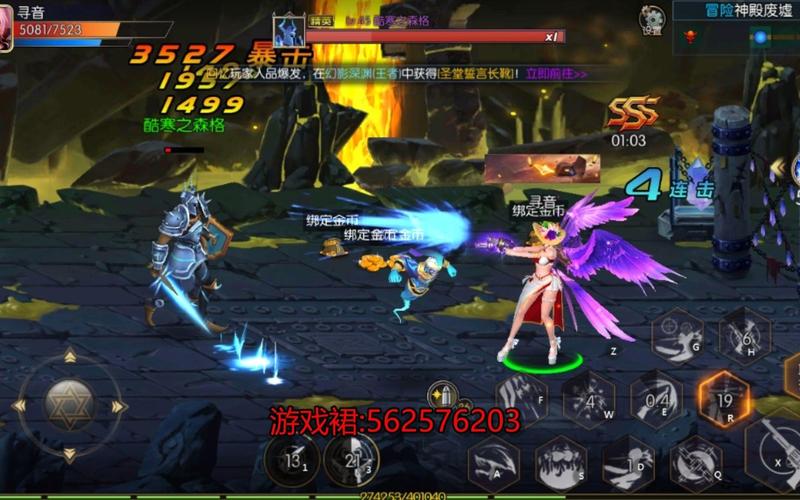Open the settings gear menu

click(652, 19)
